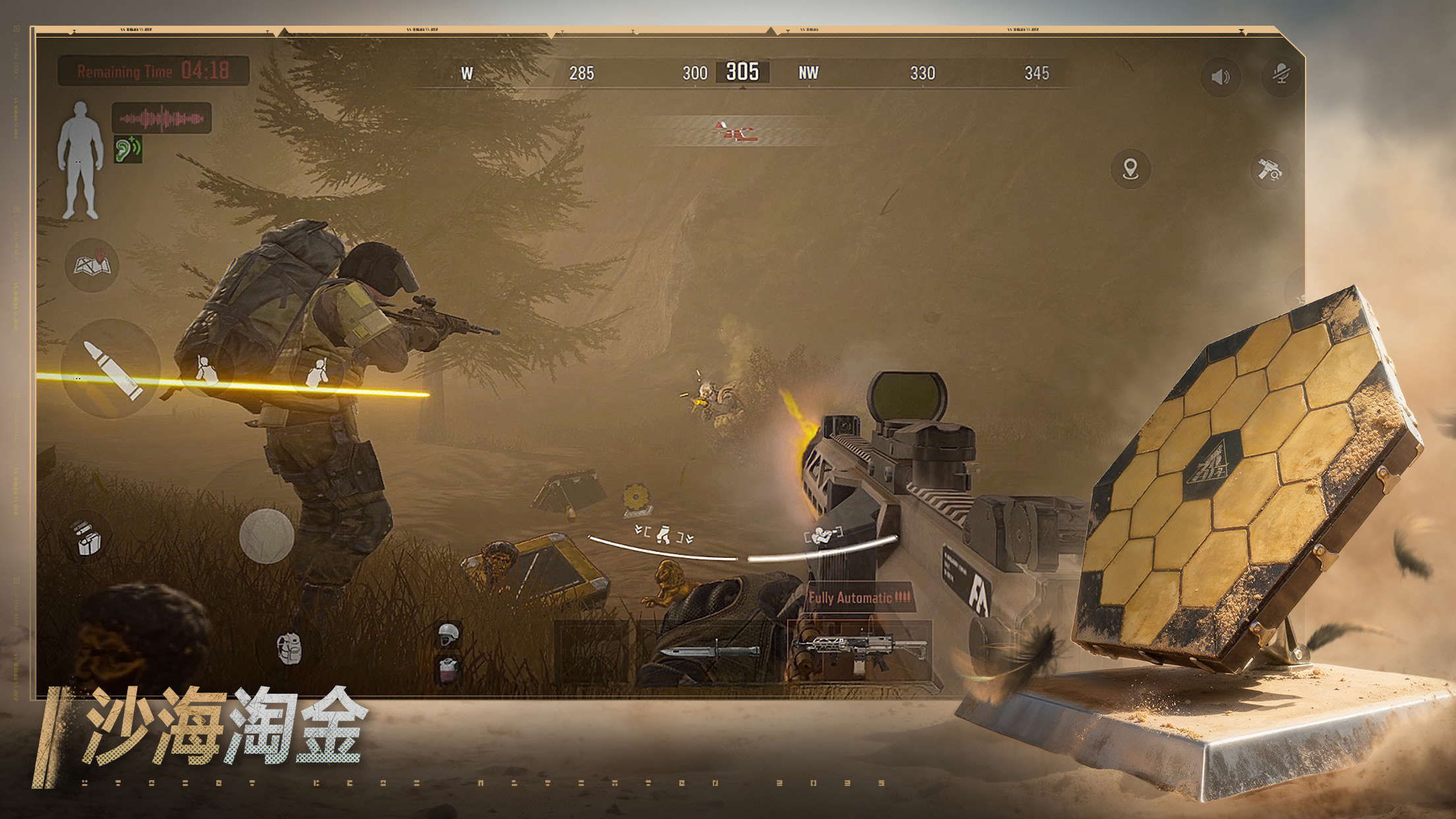1456x819 pixels.
Task: Tap the aiming soldier stance icon
Action: click(x=823, y=534)
